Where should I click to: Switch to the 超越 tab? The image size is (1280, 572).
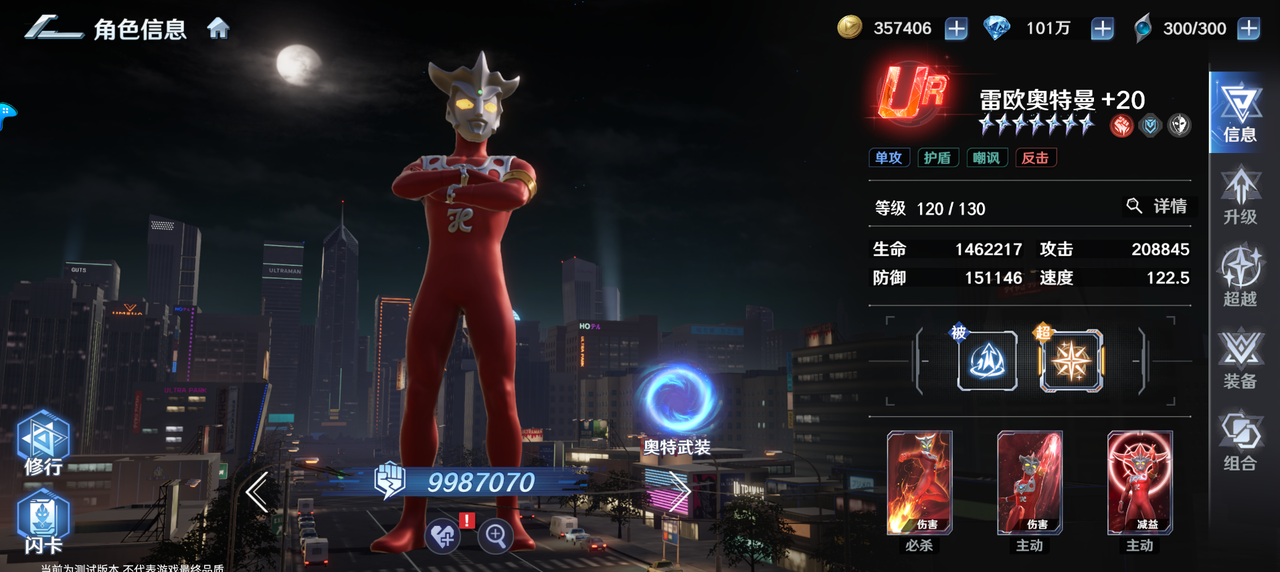(x=1240, y=277)
